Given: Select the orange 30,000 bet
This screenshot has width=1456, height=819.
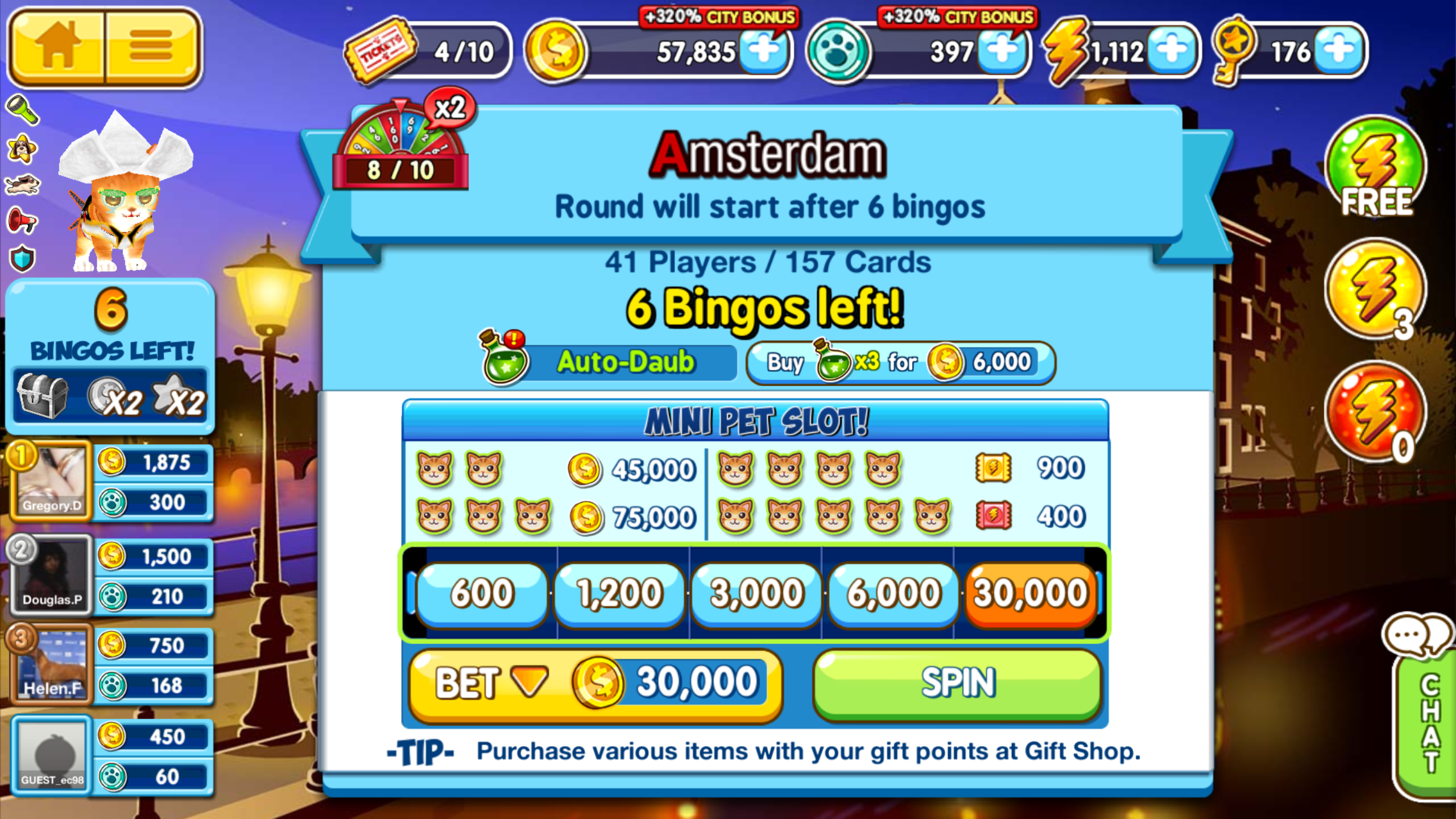Looking at the screenshot, I should (1031, 594).
